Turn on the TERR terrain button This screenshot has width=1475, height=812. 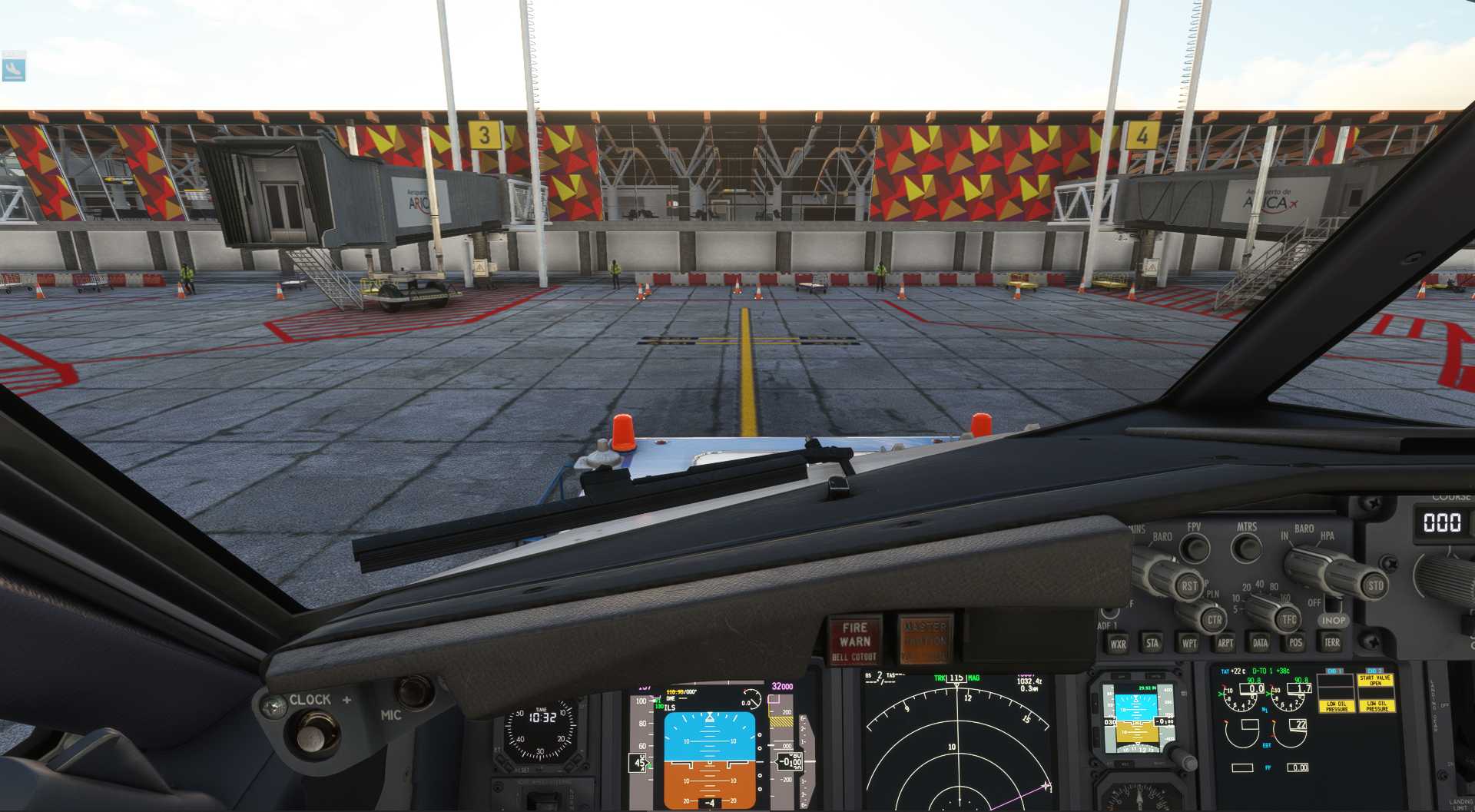[1332, 642]
